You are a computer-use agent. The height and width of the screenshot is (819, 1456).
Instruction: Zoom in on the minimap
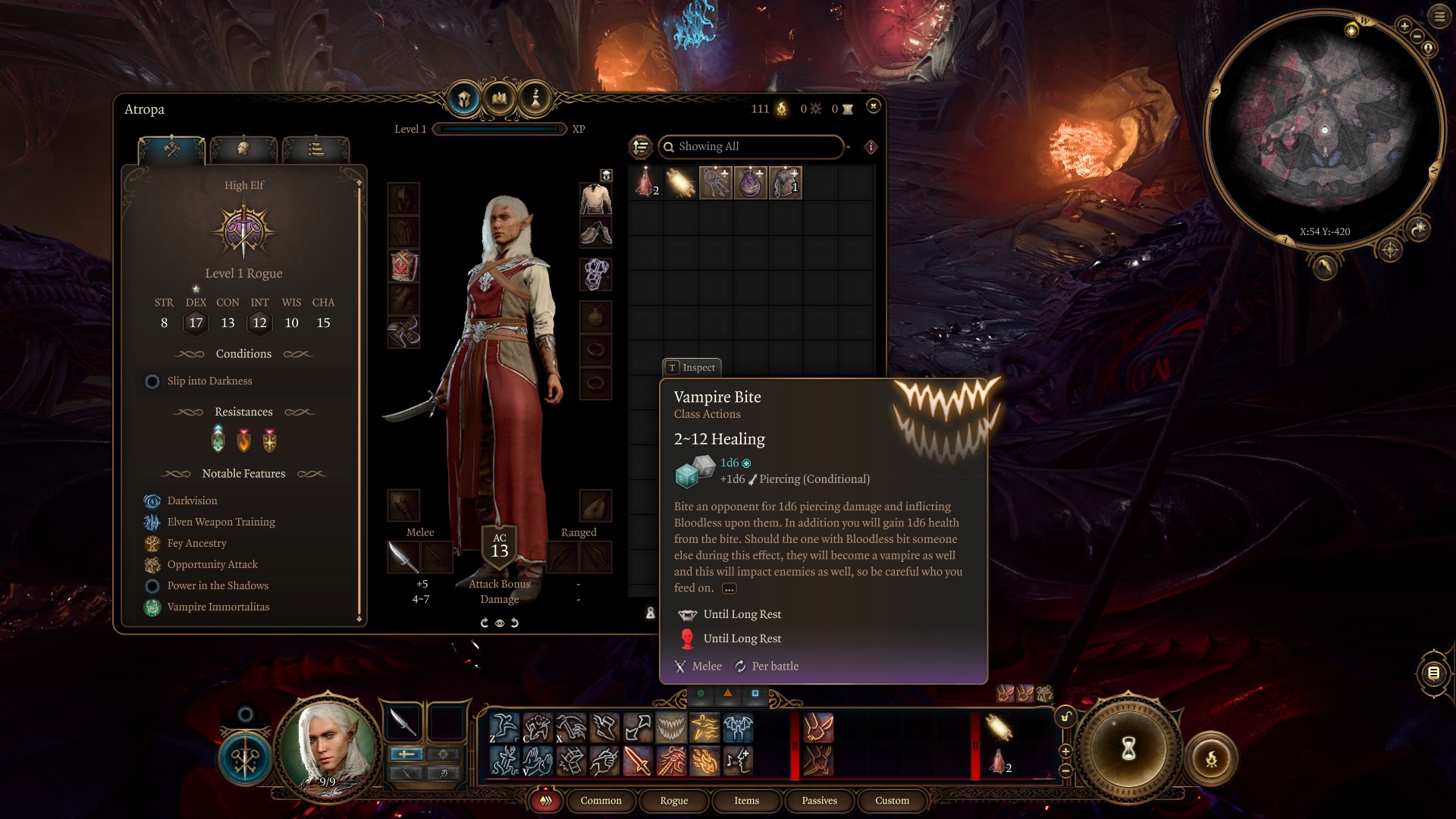pos(1404,27)
